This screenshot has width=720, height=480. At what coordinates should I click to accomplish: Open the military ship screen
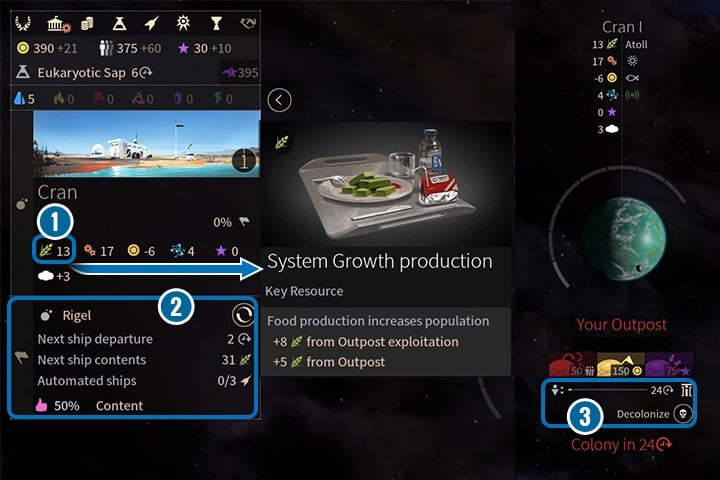151,22
